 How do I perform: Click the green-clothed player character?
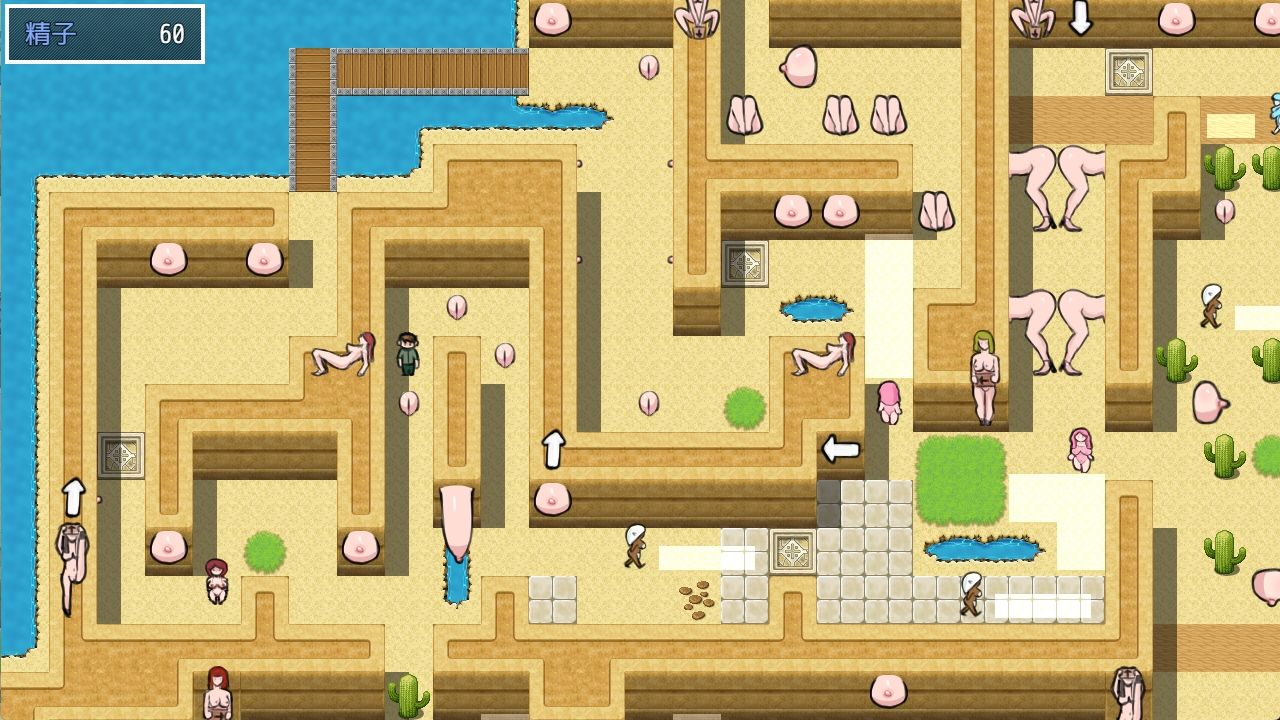(x=406, y=355)
